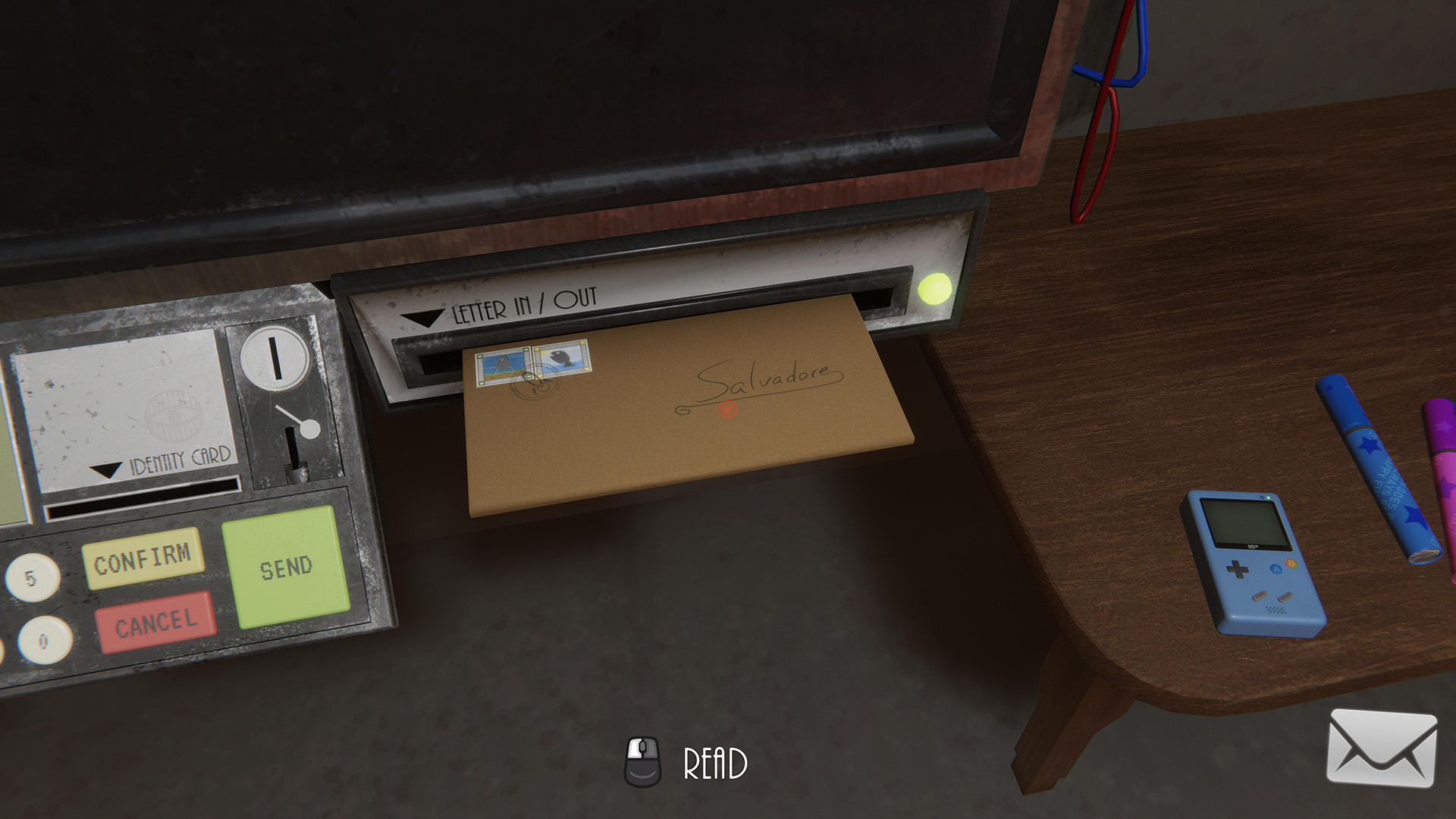Select the left stamp with the blue sky

pos(500,366)
